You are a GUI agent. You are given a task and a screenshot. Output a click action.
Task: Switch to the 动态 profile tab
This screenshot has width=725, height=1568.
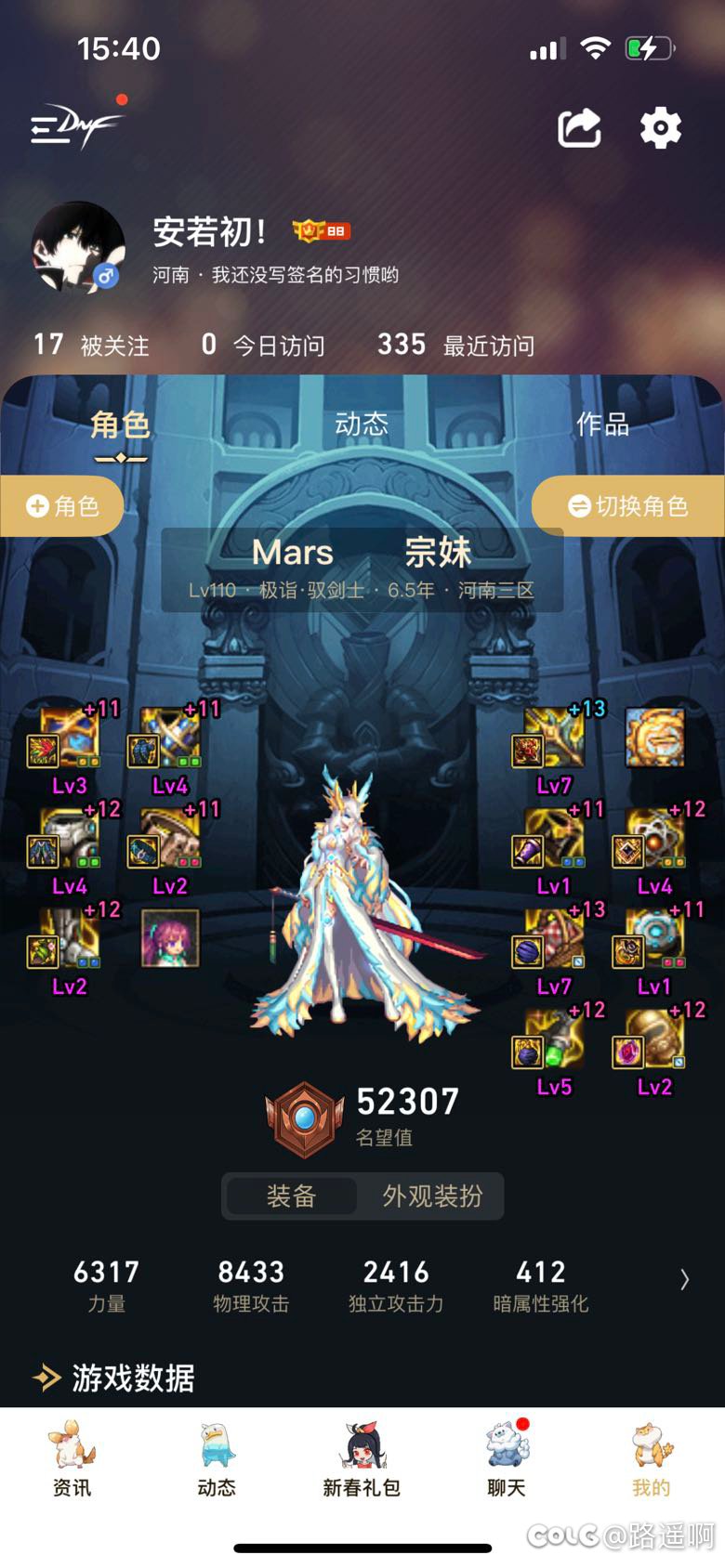coord(362,425)
